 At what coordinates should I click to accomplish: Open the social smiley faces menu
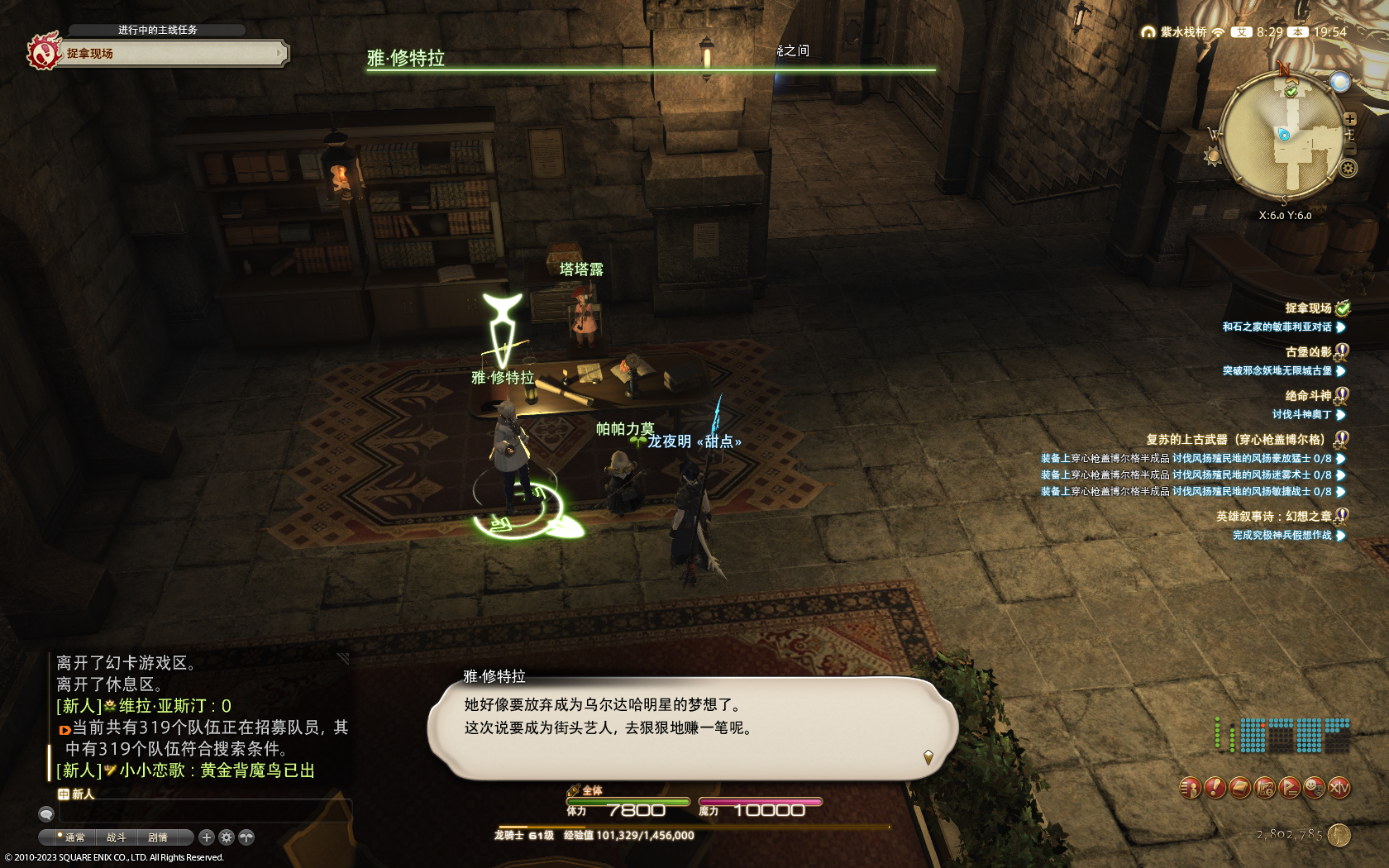[1314, 788]
